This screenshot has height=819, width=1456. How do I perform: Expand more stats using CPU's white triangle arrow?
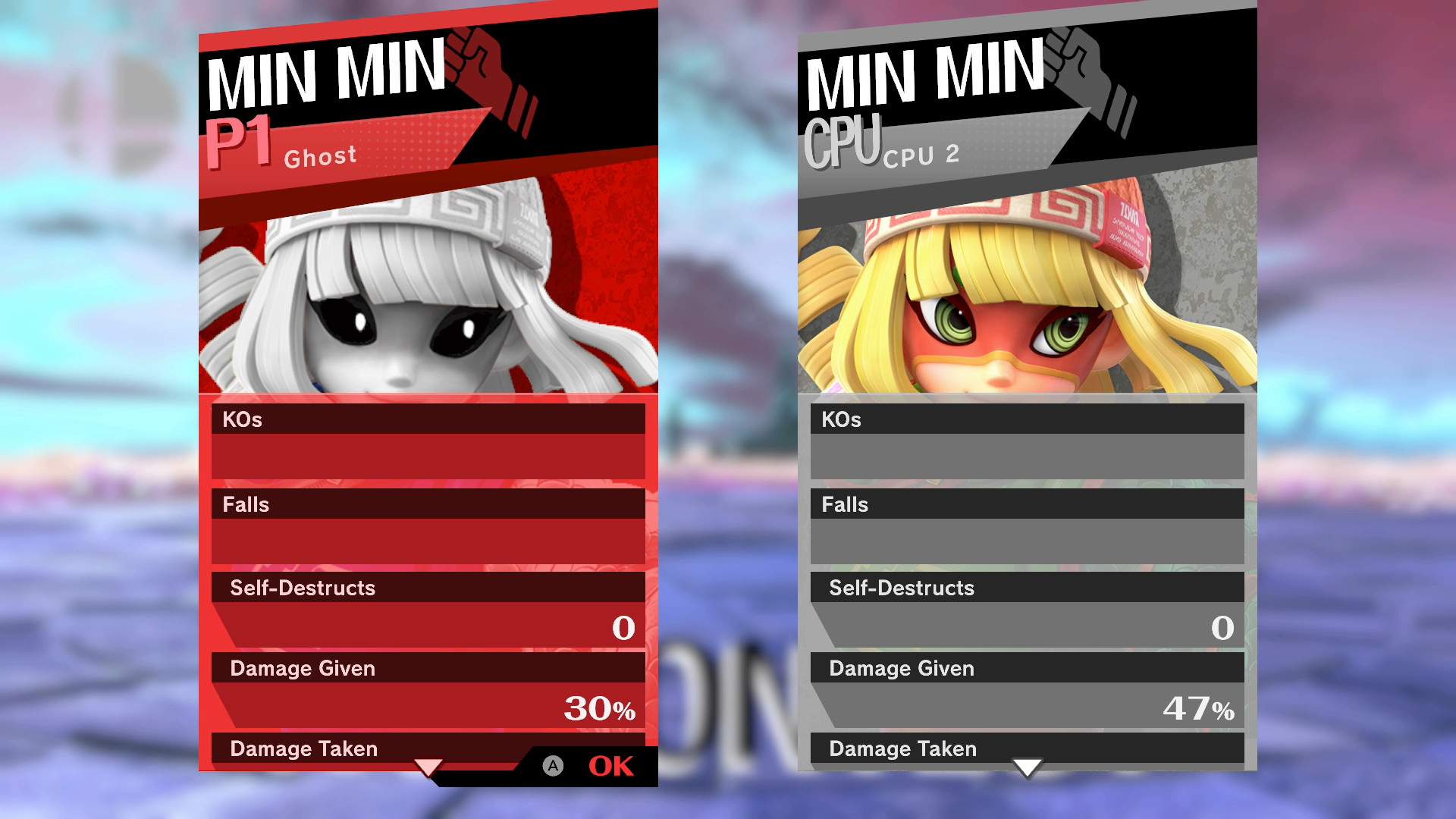pyautogui.click(x=1028, y=767)
